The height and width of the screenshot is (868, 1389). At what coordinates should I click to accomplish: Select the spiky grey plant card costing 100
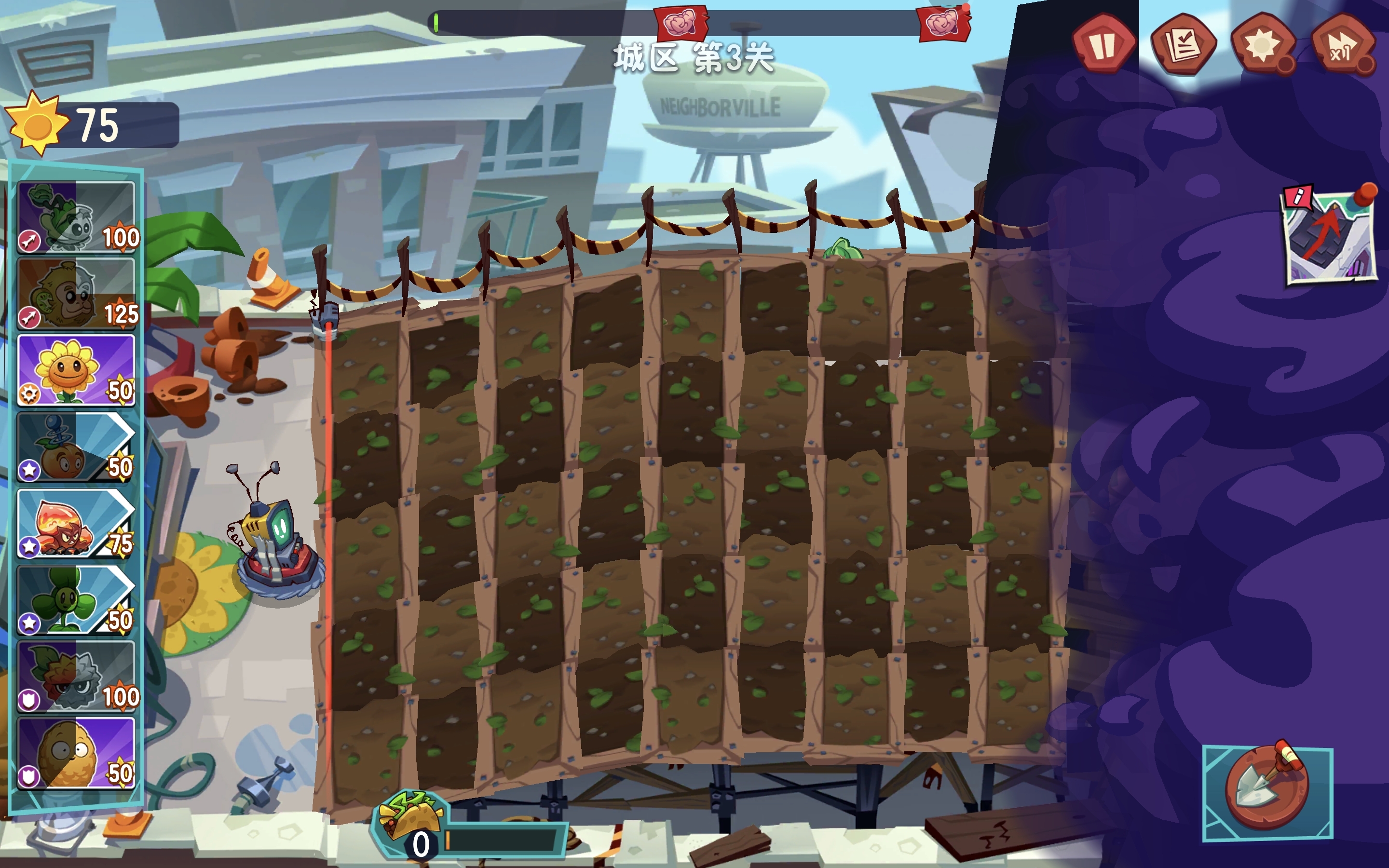point(76,676)
